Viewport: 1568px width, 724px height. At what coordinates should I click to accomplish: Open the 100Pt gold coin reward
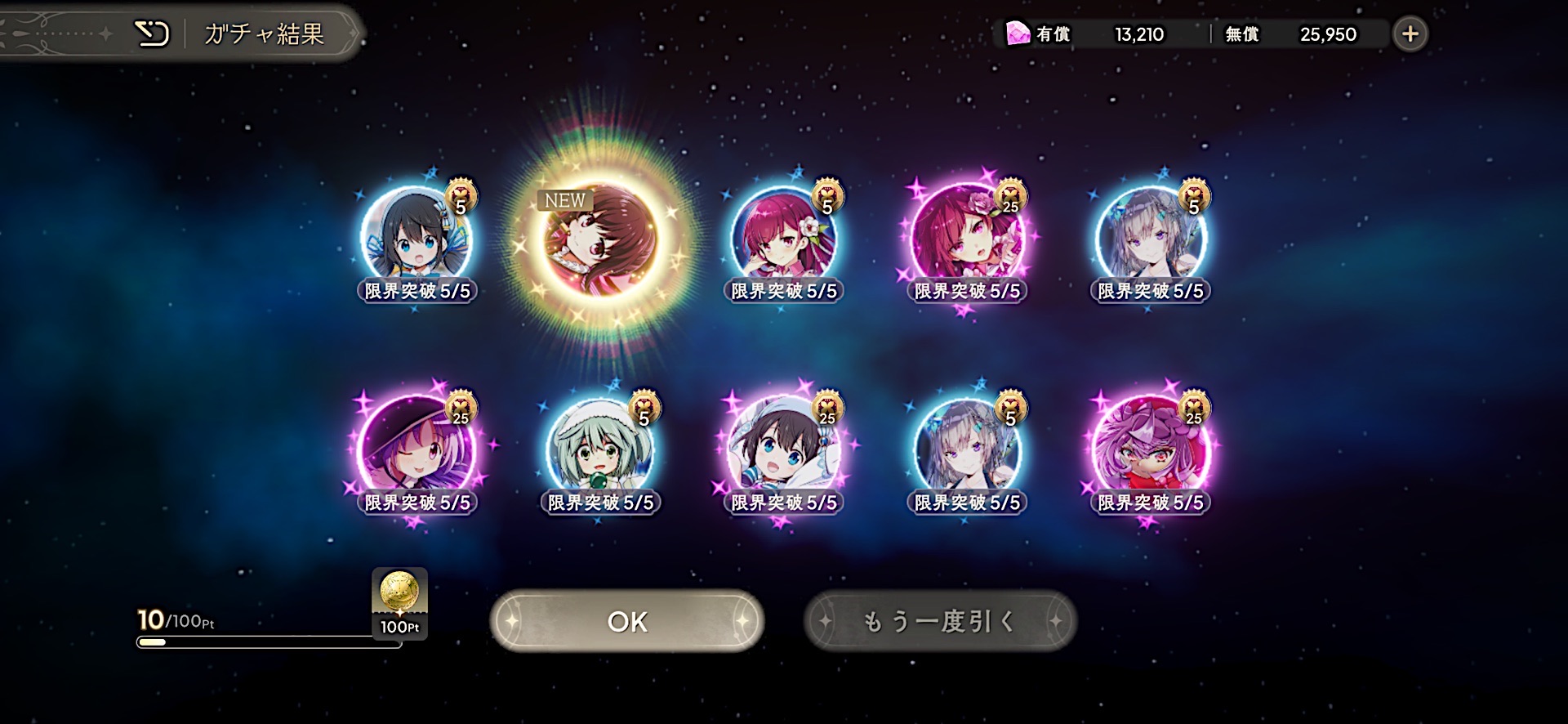click(x=399, y=602)
